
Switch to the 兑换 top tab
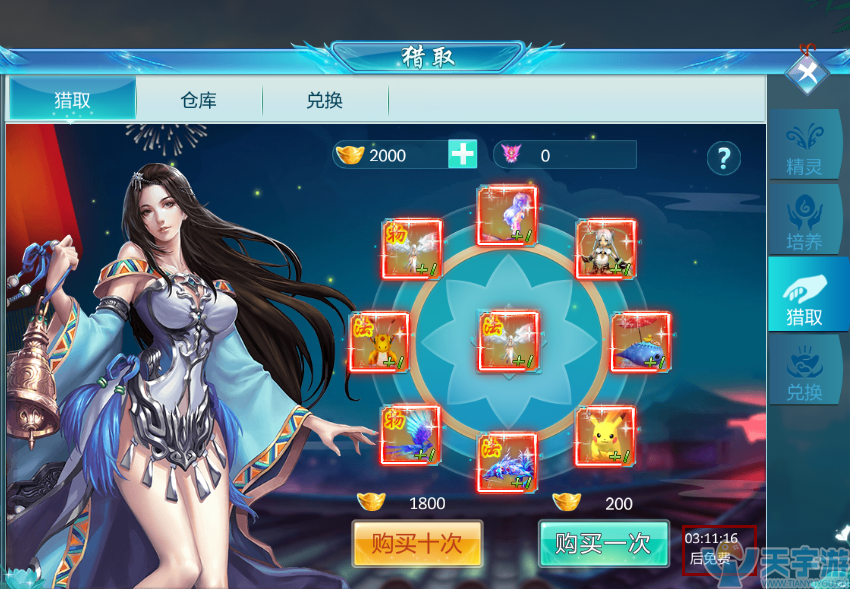point(324,100)
